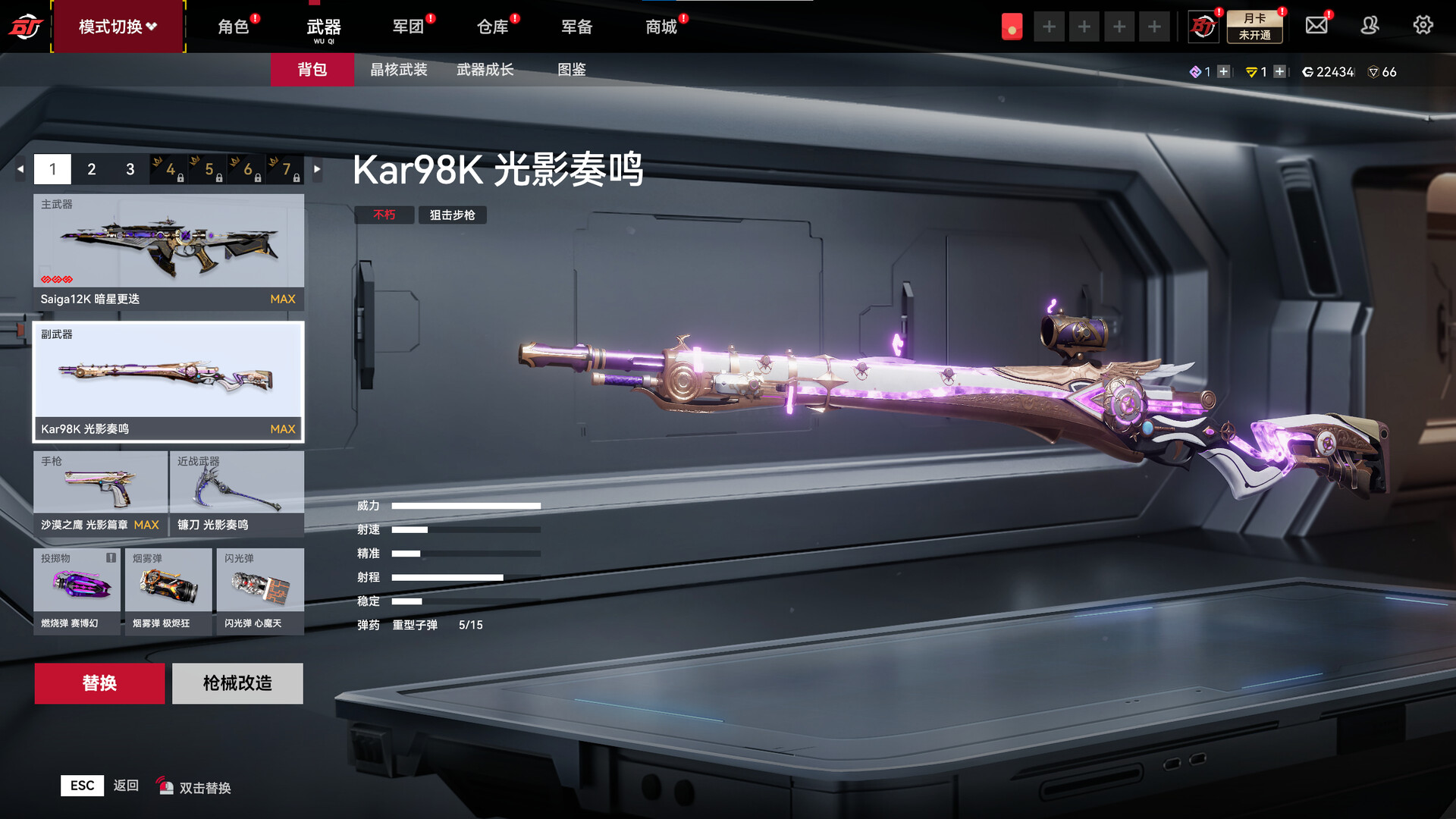Screen dimensions: 1456x819
Task: Click the red 替换 replace button
Action: pos(99,683)
